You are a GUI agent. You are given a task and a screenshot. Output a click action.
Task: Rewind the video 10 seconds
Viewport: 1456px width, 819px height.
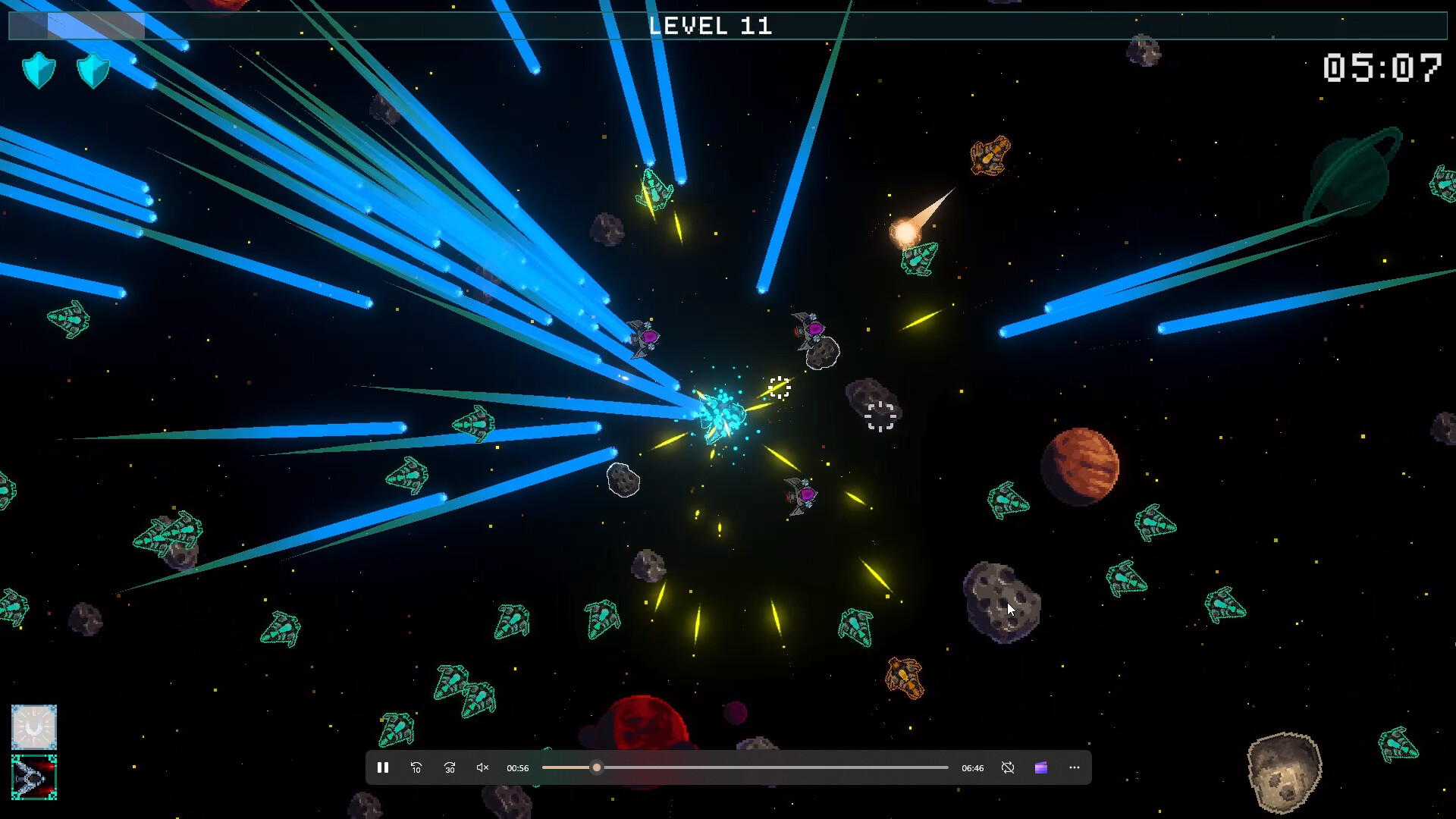tap(416, 768)
